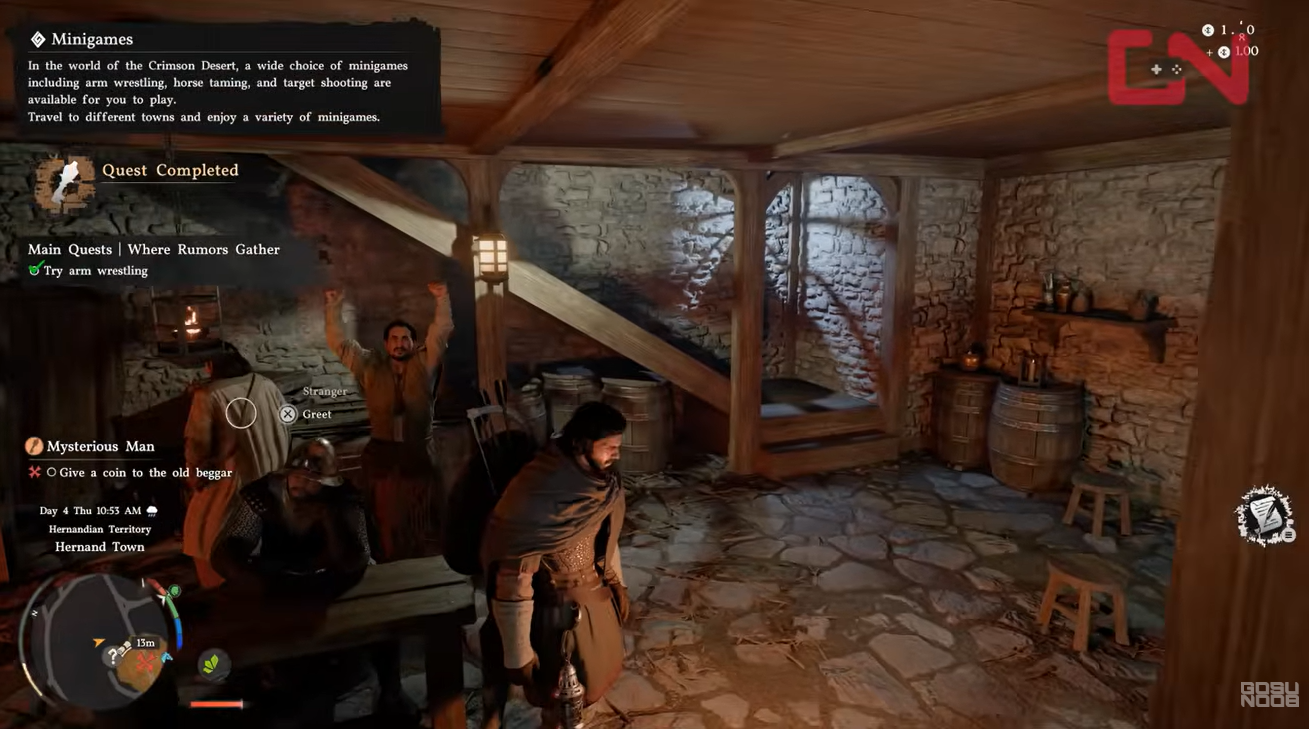1309x729 pixels.
Task: Select the question mark marker on minimap
Action: pyautogui.click(x=117, y=656)
